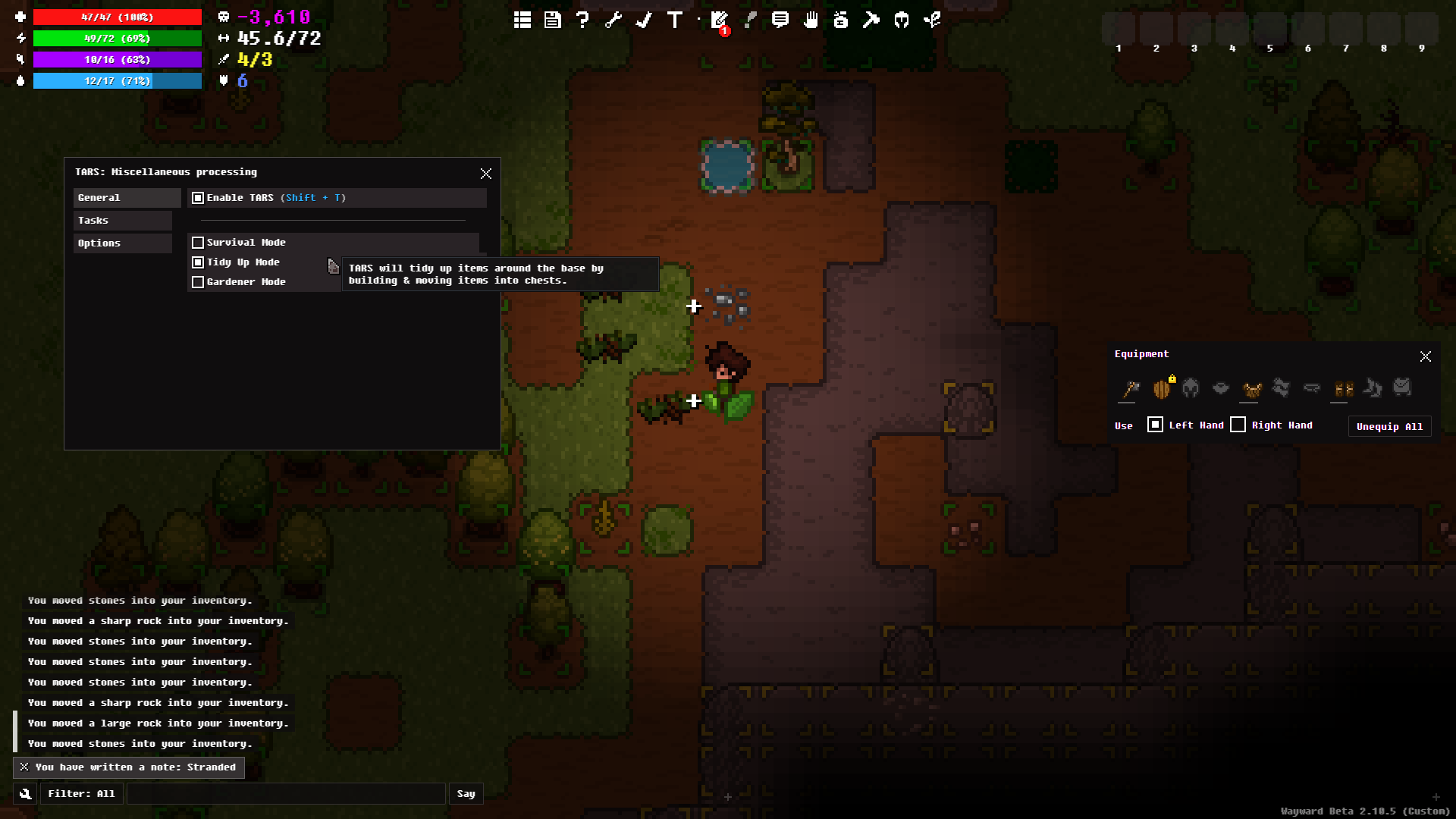This screenshot has height=819, width=1456.
Task: Untick the Tidy Up Mode checkbox
Action: 198,262
